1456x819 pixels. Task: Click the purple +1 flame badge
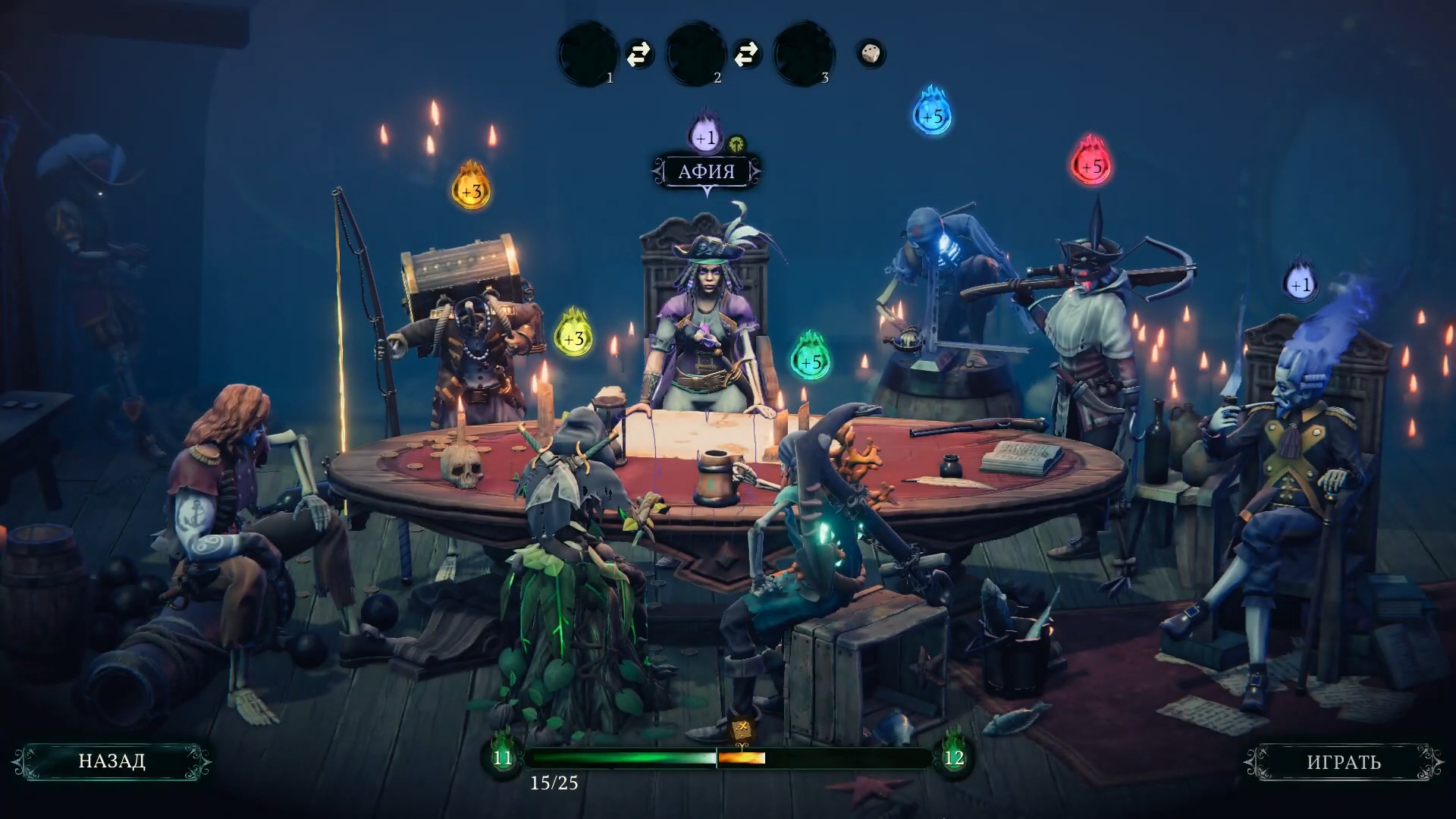point(705,136)
